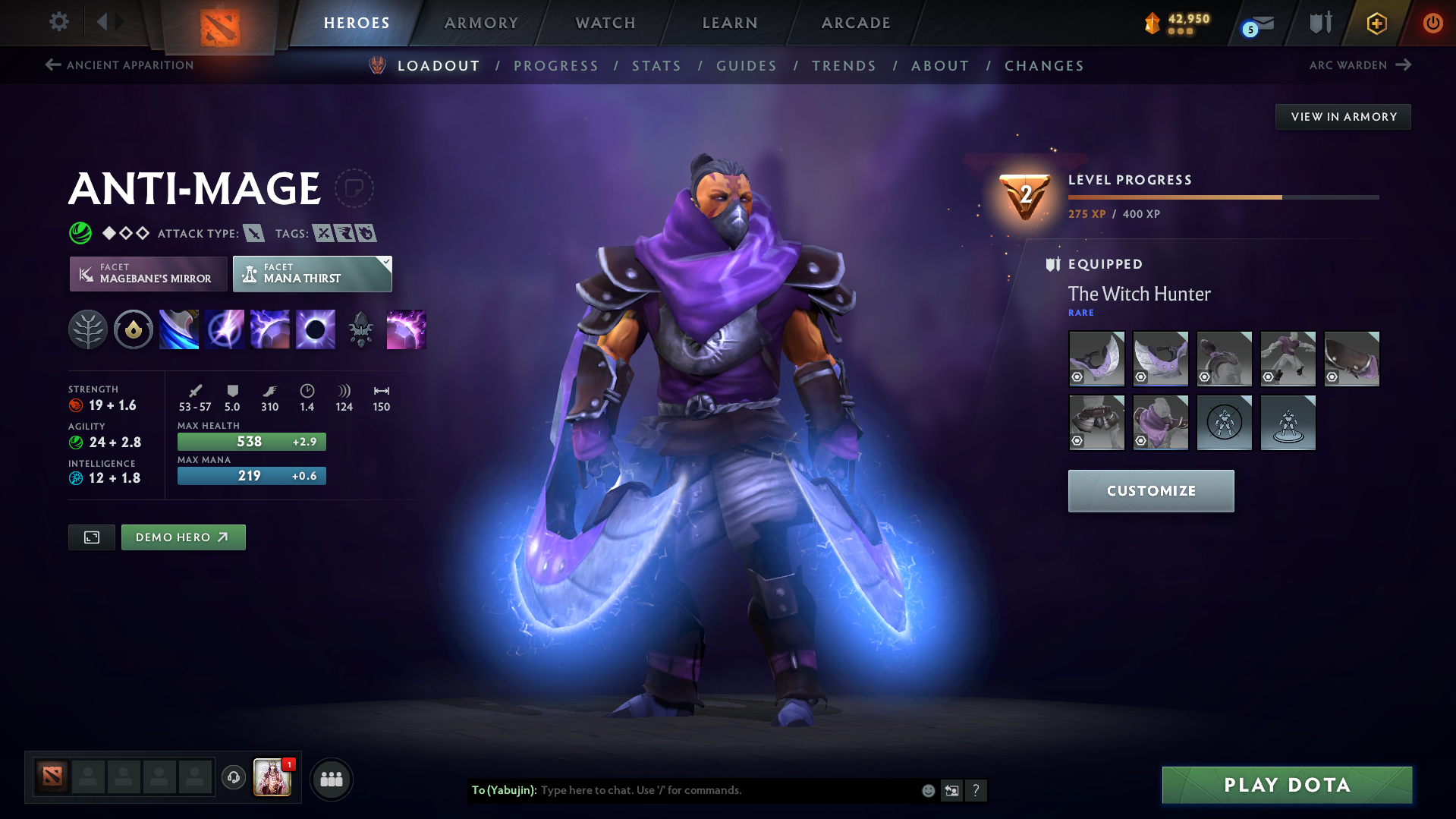Switch to the Magebane's Mirror facet
Screen dimensions: 1456x819
(147, 273)
